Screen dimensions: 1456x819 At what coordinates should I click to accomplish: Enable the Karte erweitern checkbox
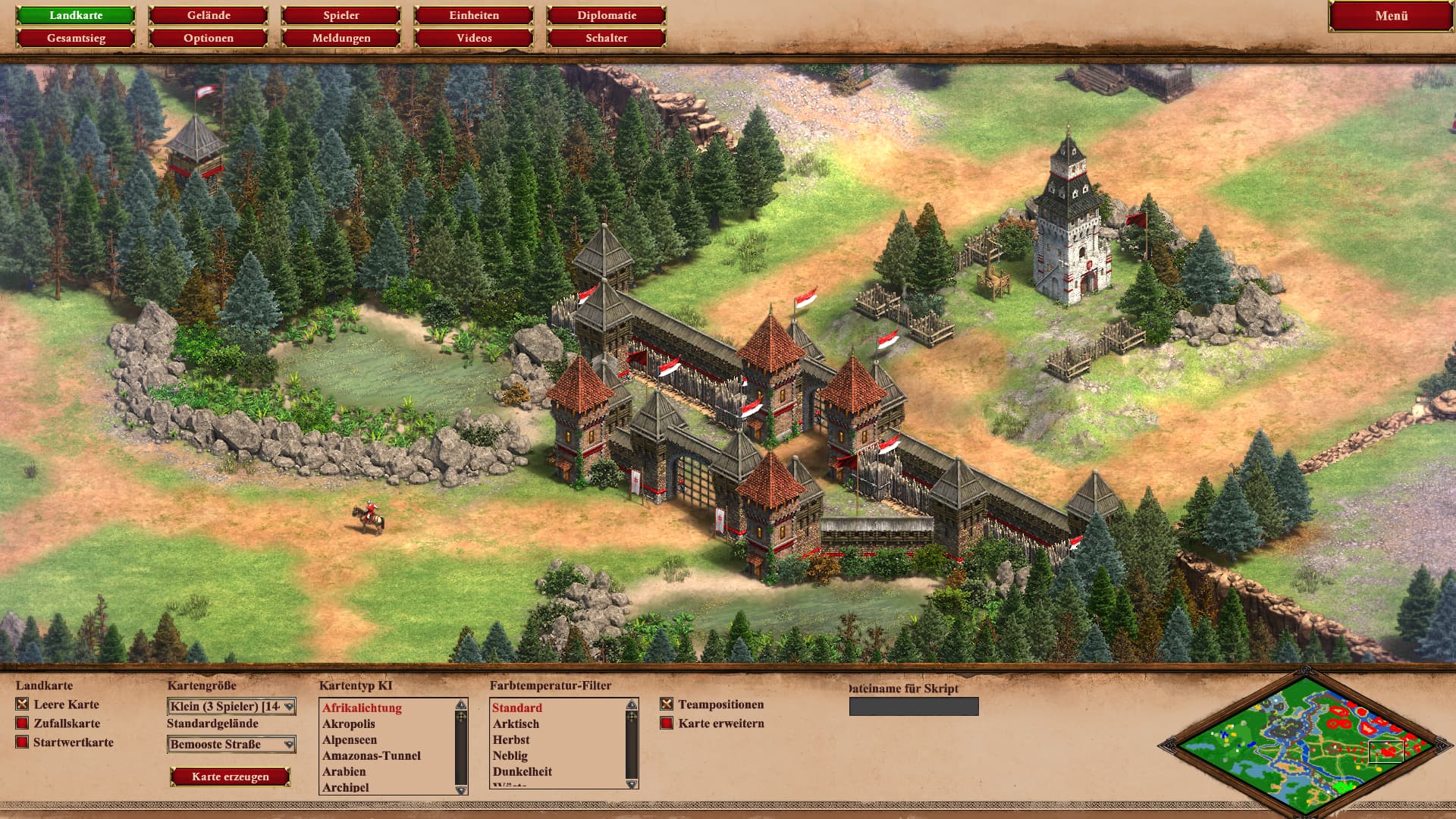click(667, 723)
